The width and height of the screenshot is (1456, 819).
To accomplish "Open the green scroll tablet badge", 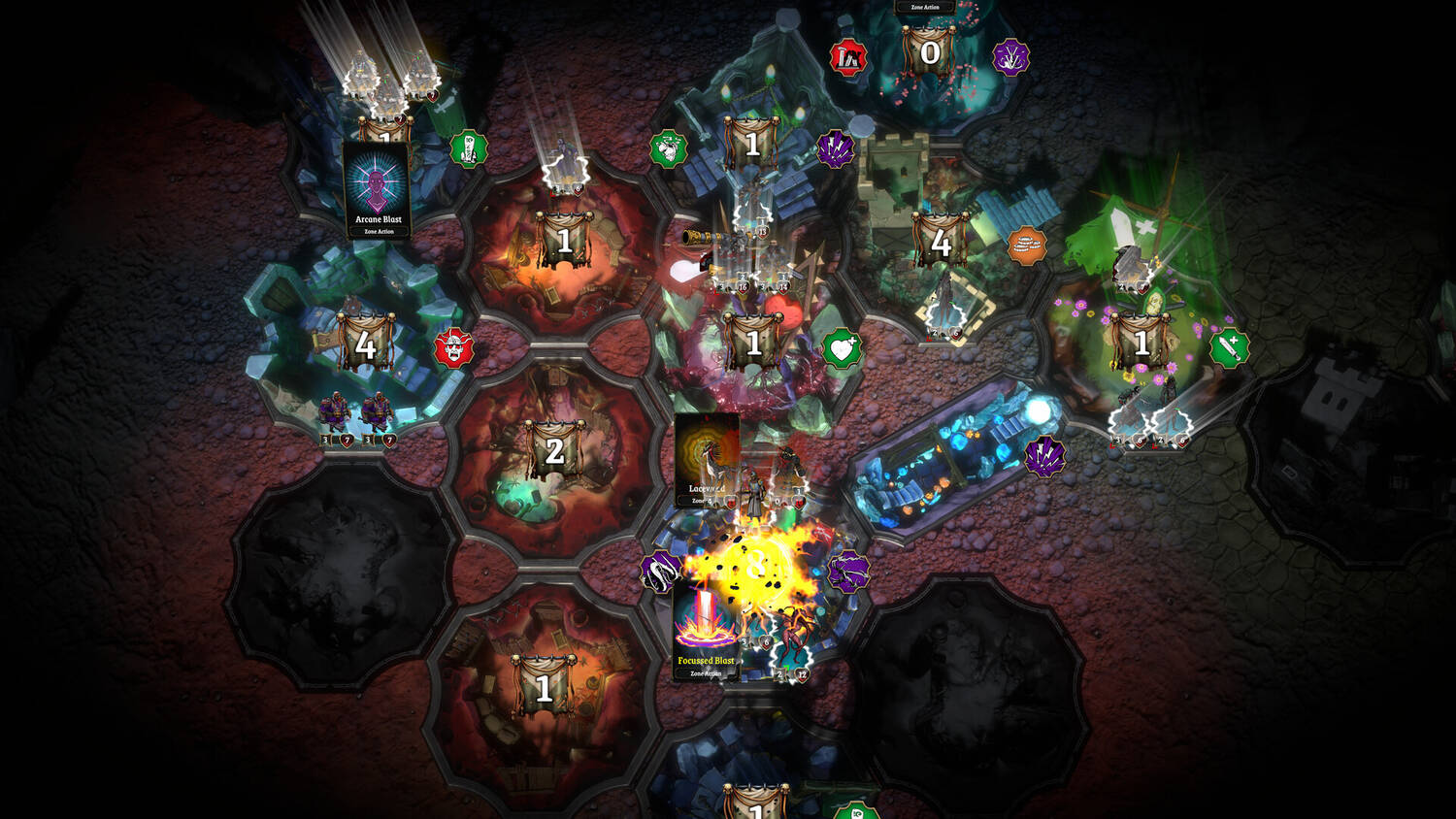I will point(469,149).
